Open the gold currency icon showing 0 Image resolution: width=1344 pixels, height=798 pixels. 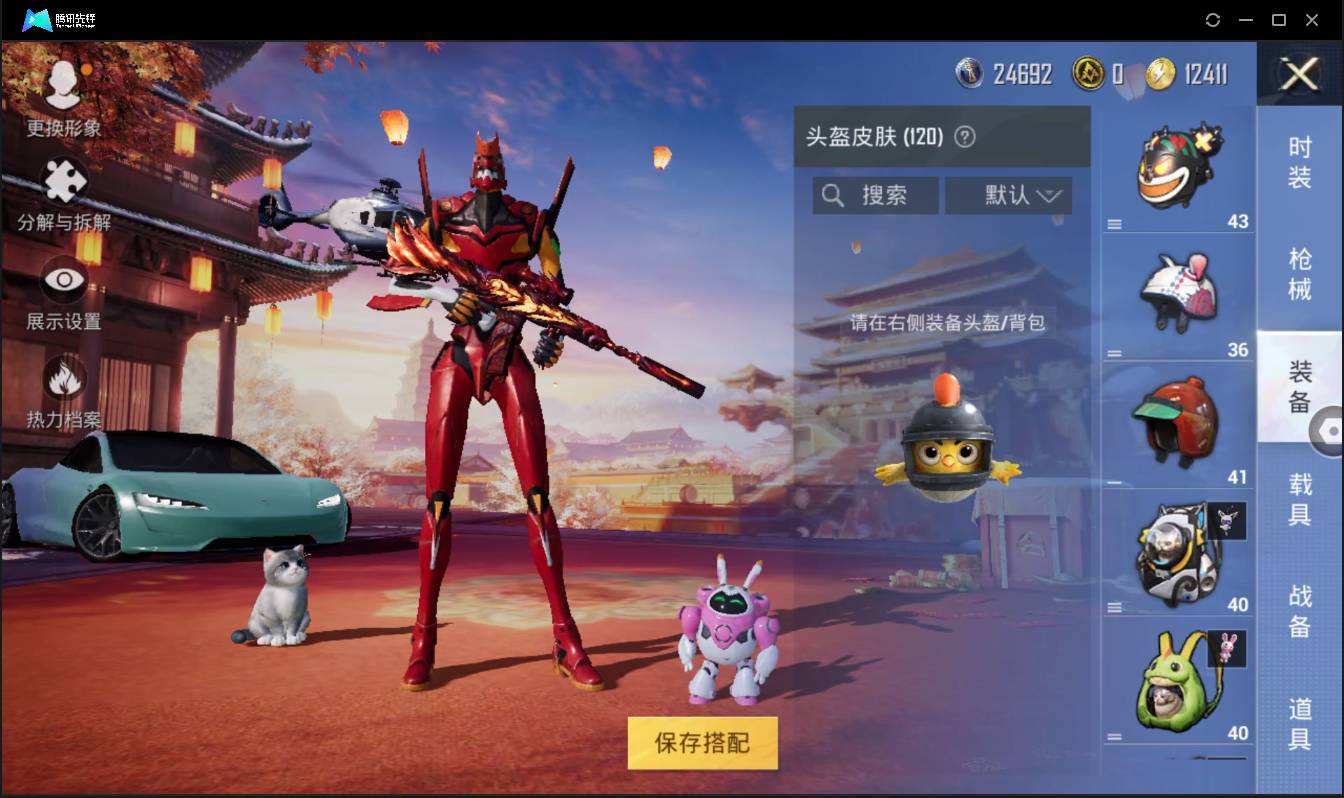pyautogui.click(x=1089, y=73)
